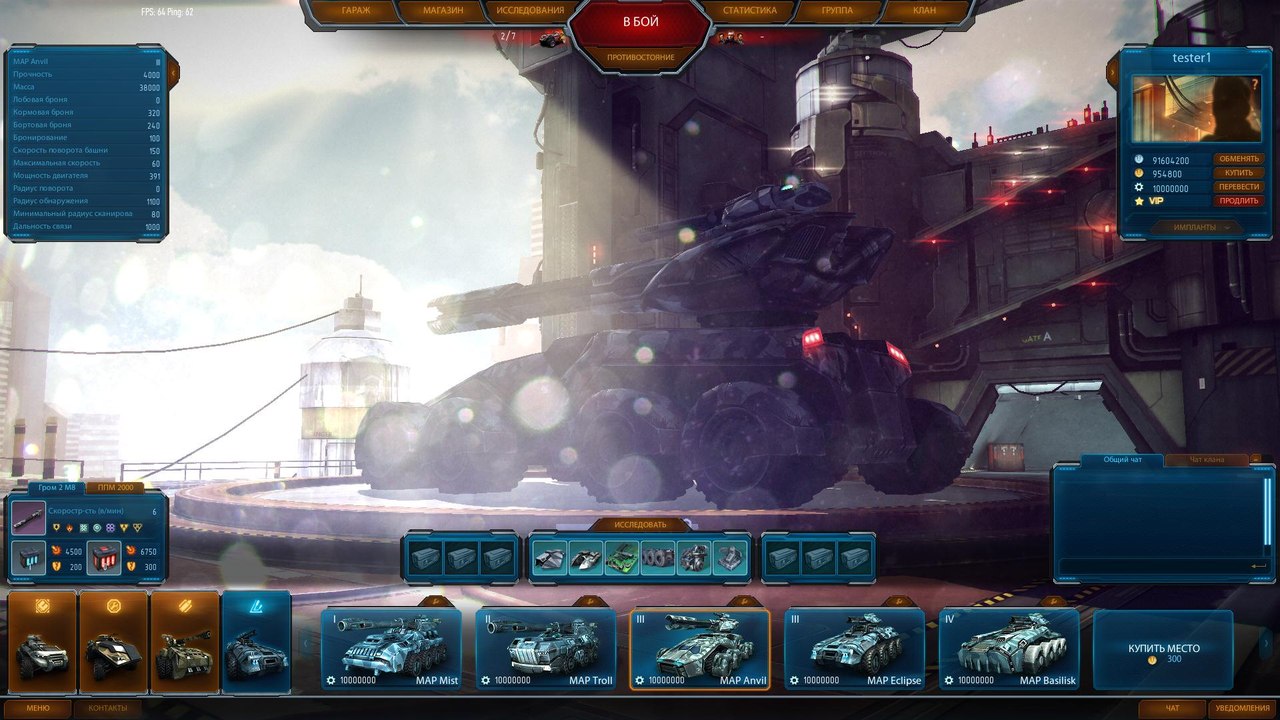Select the MAP Troll vehicle card

546,650
